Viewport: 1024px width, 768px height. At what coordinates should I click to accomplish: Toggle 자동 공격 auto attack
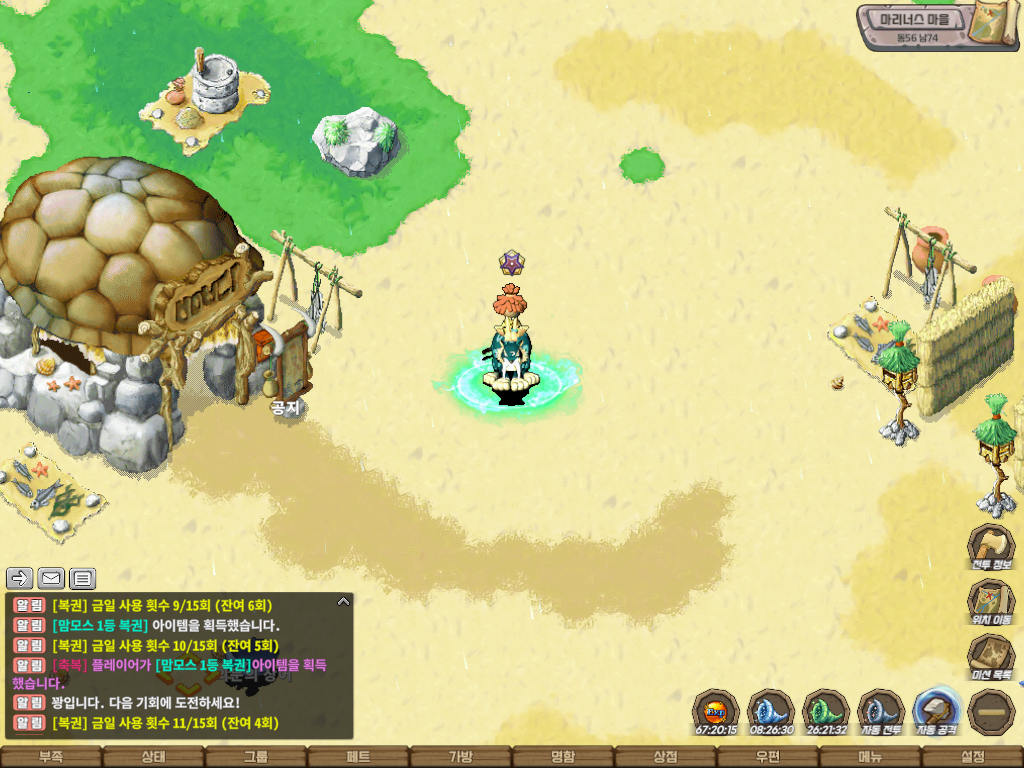[x=937, y=710]
